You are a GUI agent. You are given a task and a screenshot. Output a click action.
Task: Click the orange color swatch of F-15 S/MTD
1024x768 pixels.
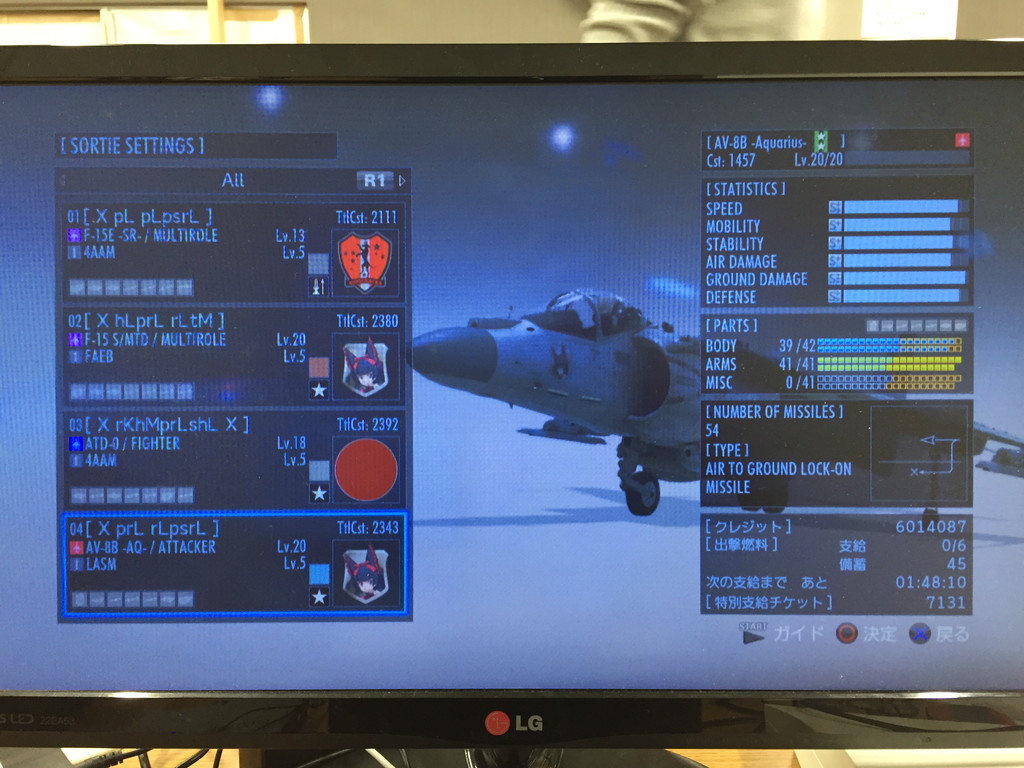click(318, 367)
